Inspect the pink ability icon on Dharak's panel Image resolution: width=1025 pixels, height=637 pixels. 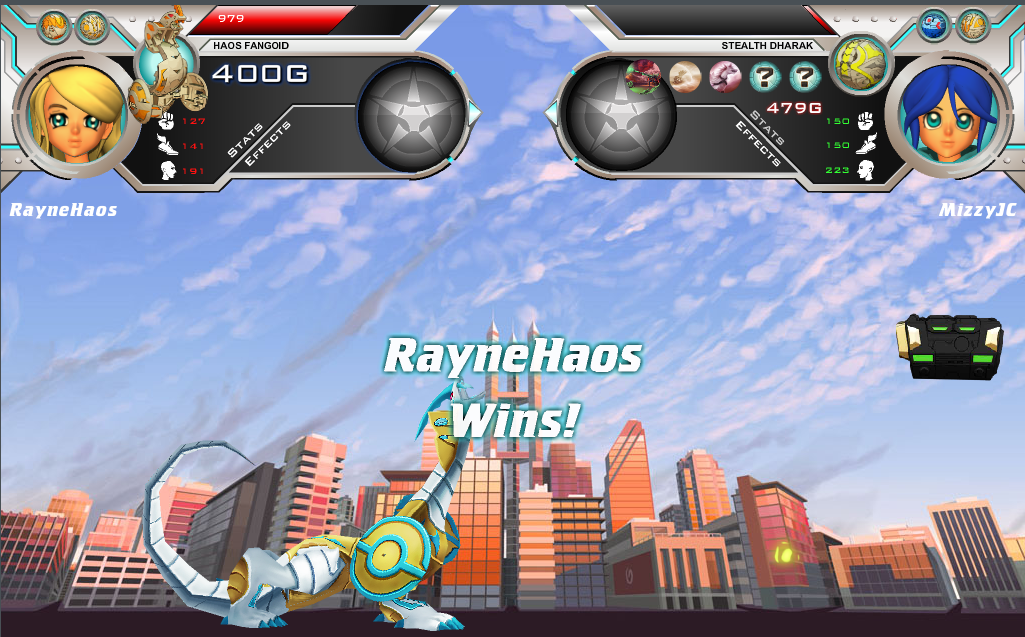pyautogui.click(x=725, y=76)
